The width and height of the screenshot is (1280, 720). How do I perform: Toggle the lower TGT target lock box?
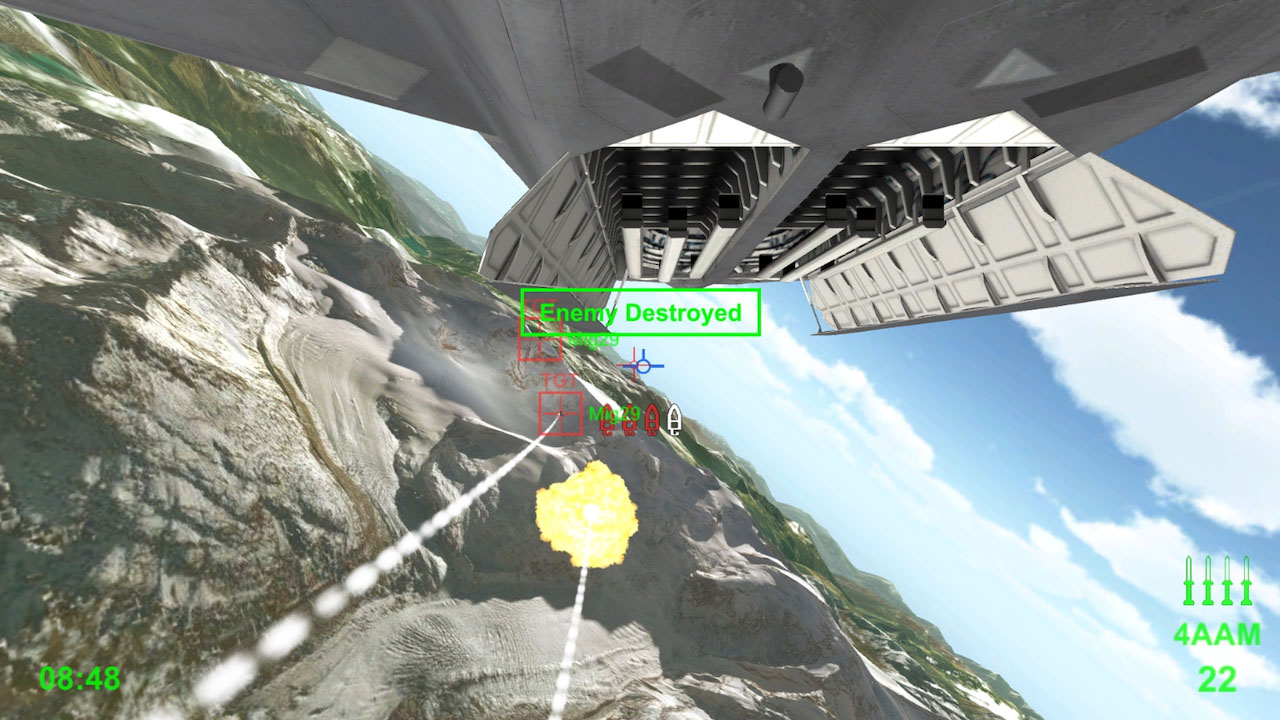560,413
